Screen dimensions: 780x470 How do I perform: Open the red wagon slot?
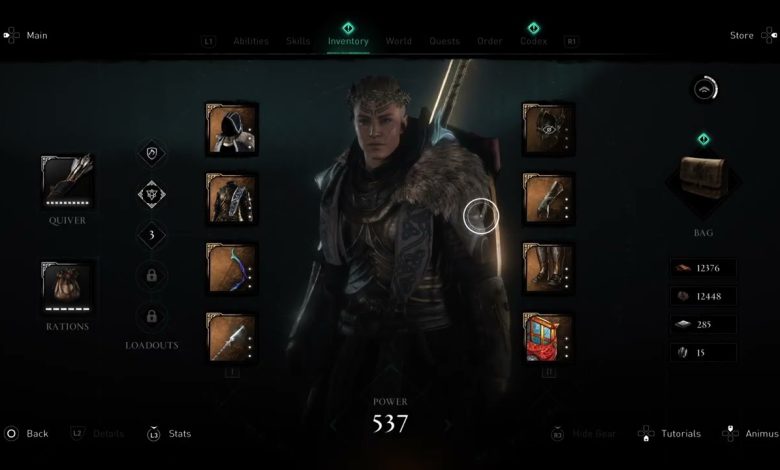point(548,338)
